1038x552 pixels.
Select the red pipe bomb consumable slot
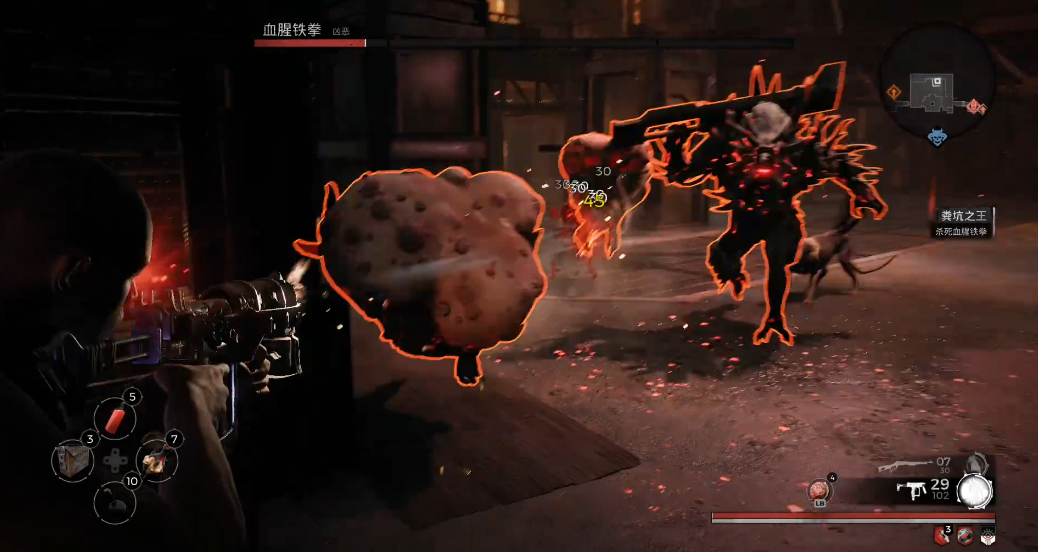tap(115, 418)
